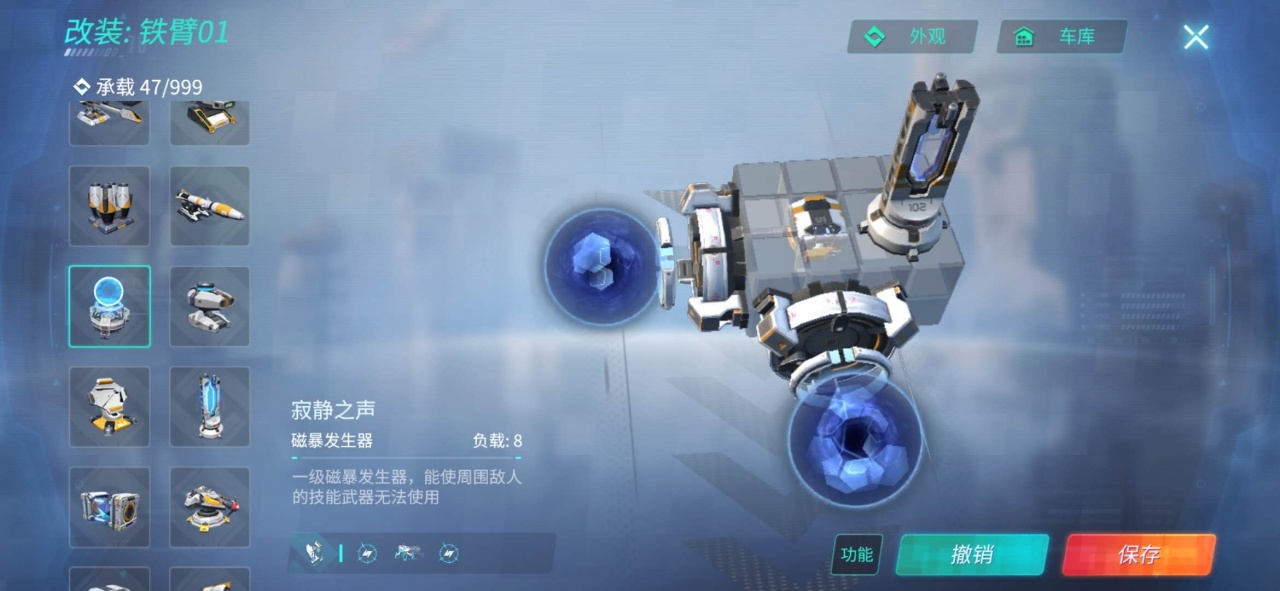Image resolution: width=1280 pixels, height=591 pixels.
Task: Undo changes with the 撤销 button
Action: (971, 555)
